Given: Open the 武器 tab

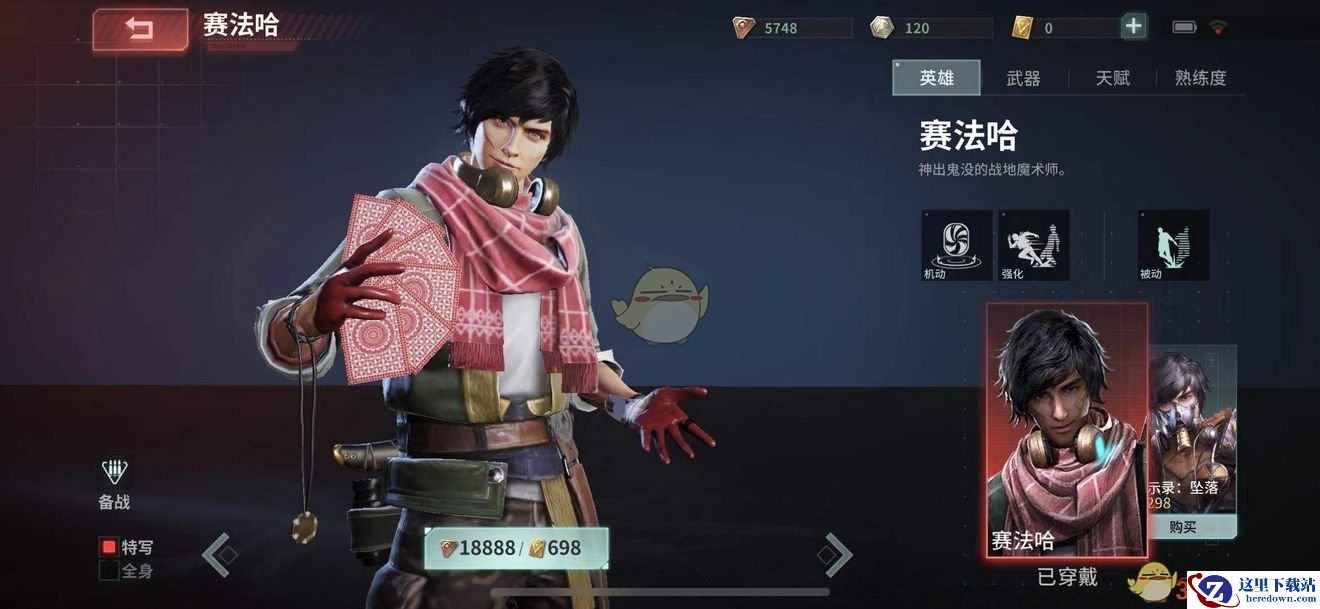Looking at the screenshot, I should pos(1023,78).
